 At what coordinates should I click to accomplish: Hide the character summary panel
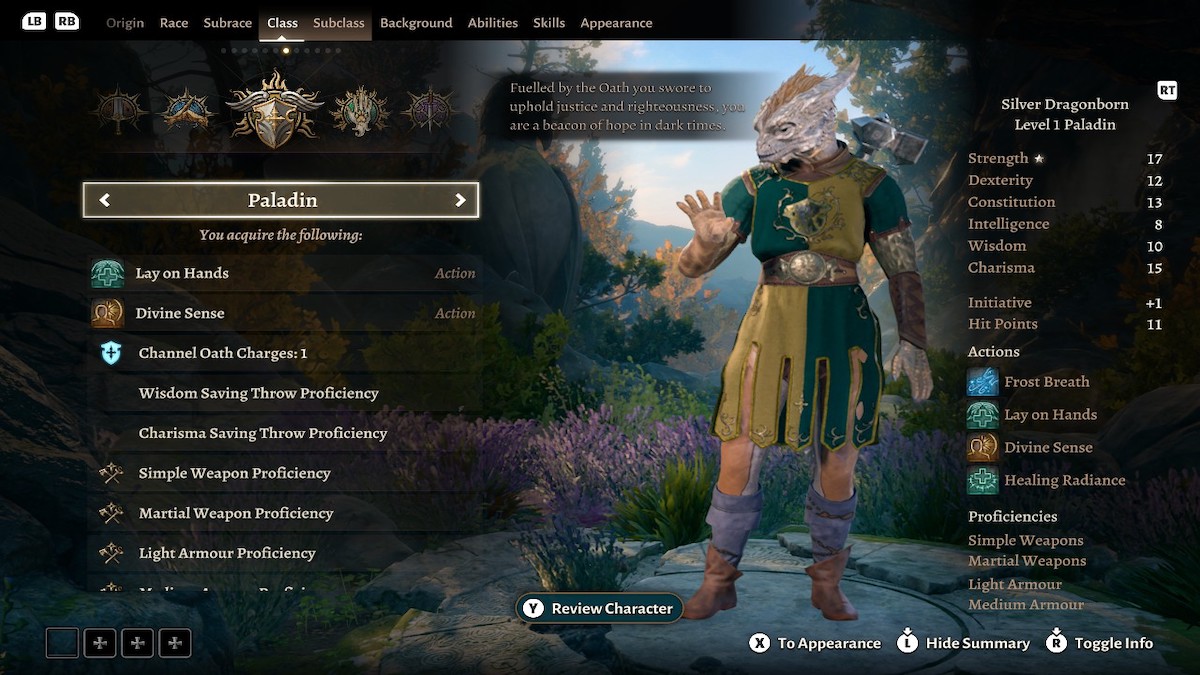pyautogui.click(x=964, y=643)
